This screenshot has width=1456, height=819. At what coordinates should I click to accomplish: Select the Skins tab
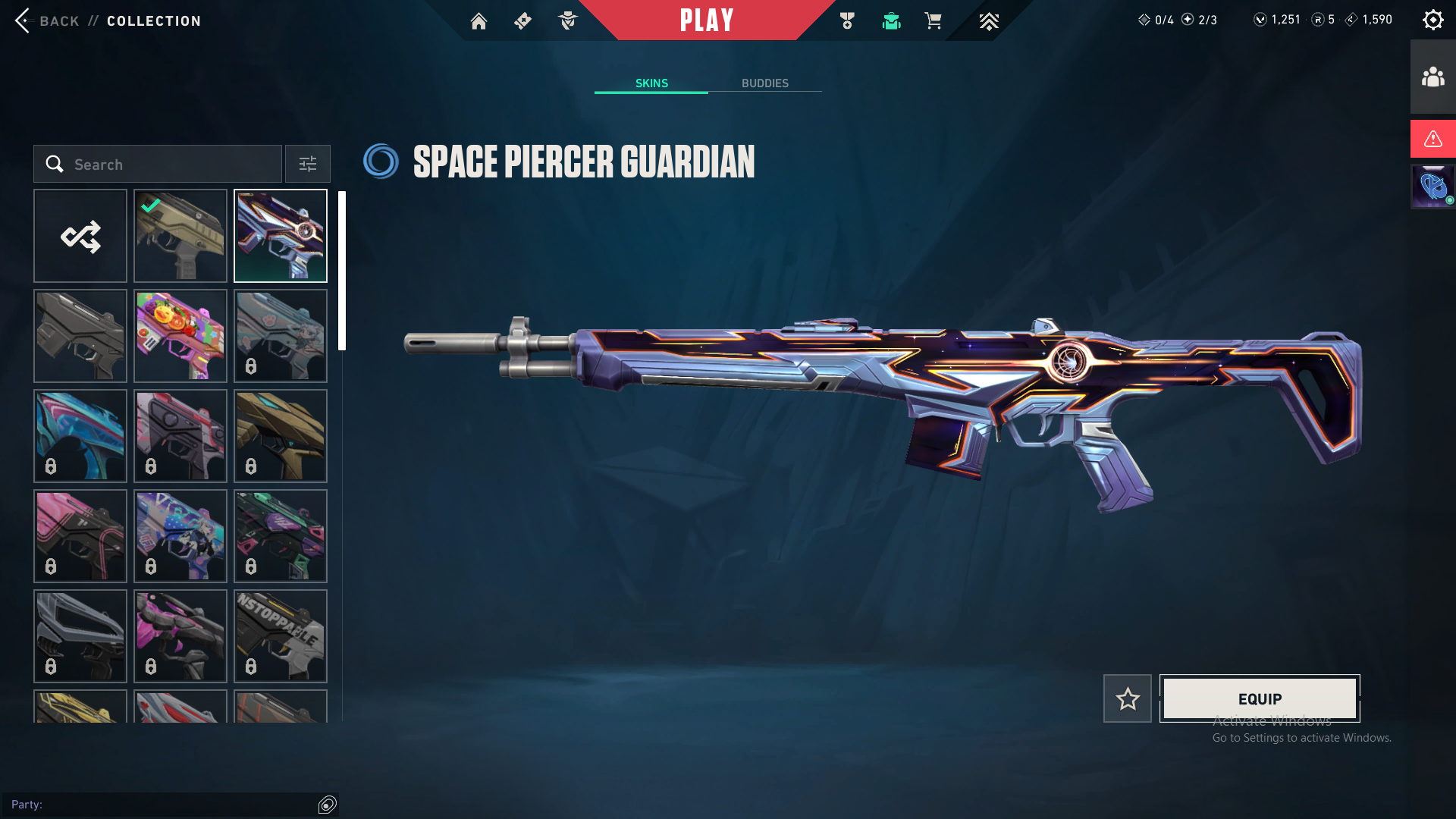[651, 83]
